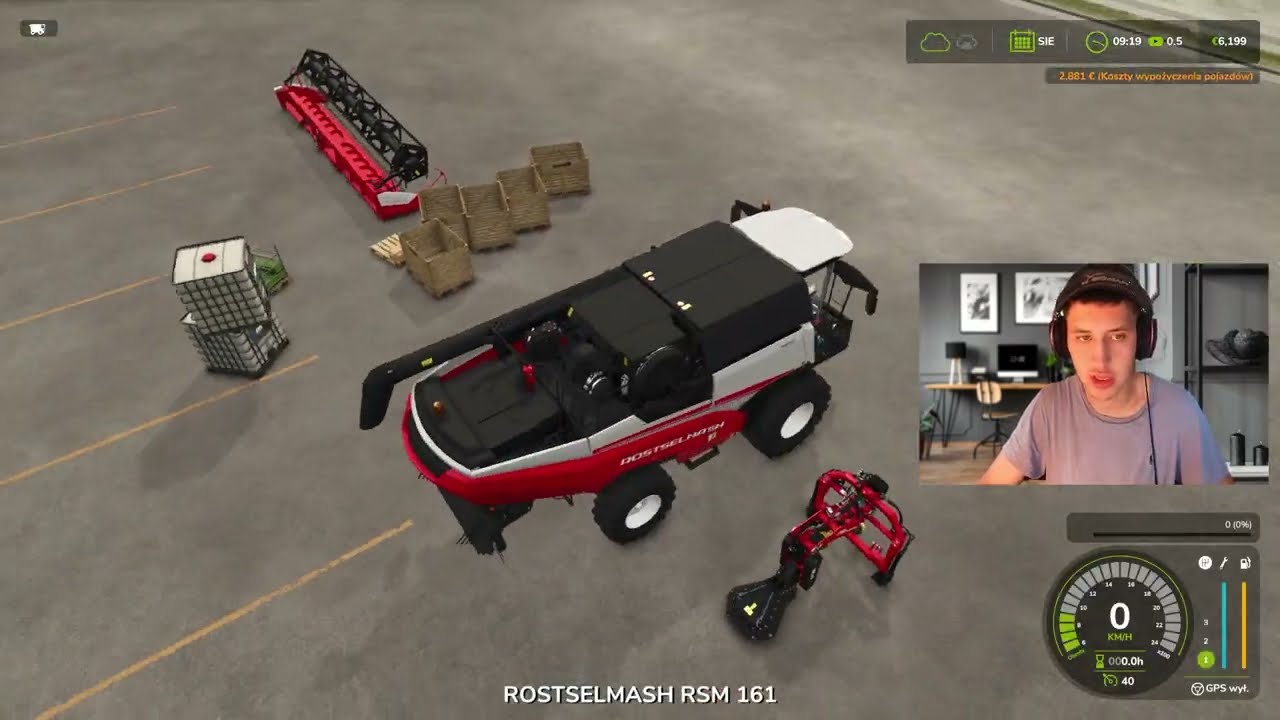Click the clock icon beside 09:19
Image resolution: width=1280 pixels, height=720 pixels.
tap(1097, 42)
